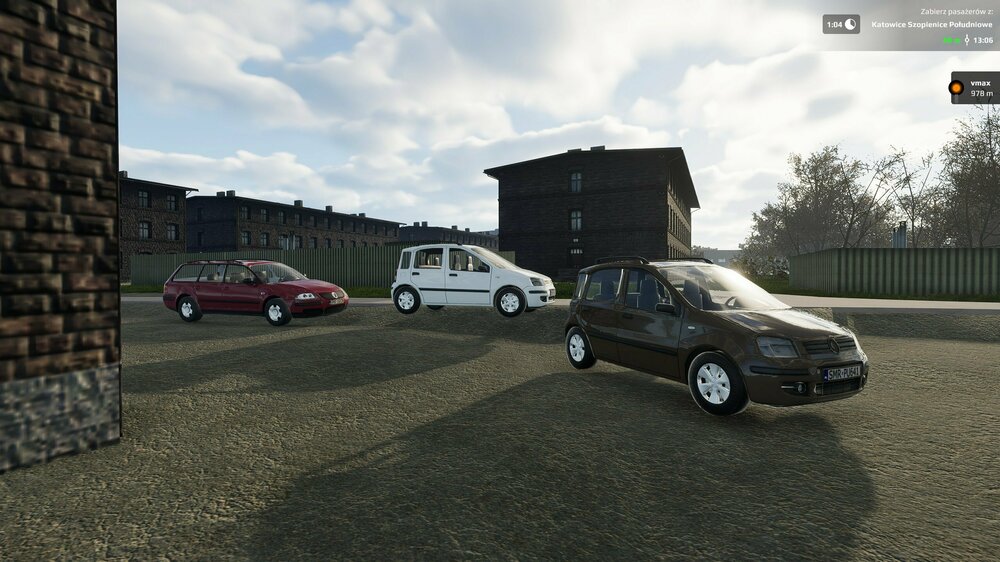Click the Katowice Szopienice Południowe objective tracker
Screen dimensions: 1000x562
(x=930, y=24)
